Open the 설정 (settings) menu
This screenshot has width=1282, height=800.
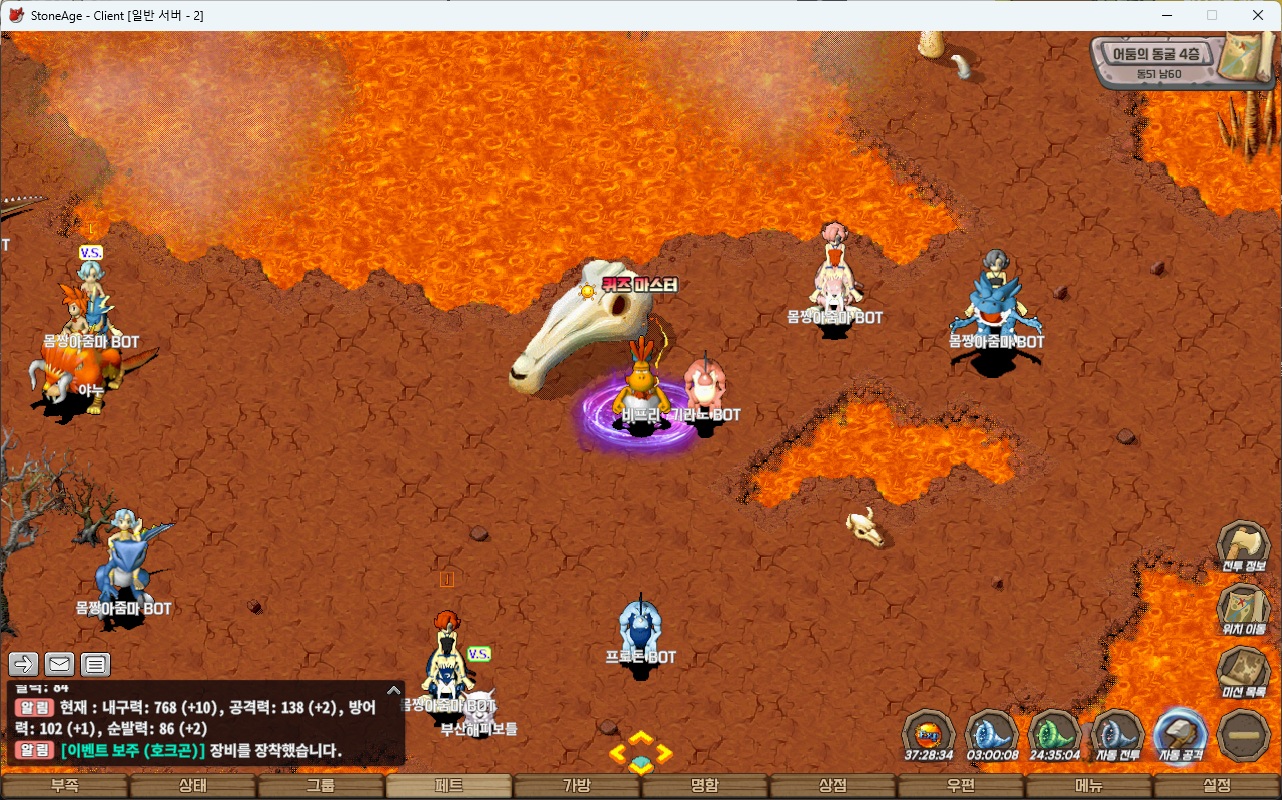click(1217, 786)
